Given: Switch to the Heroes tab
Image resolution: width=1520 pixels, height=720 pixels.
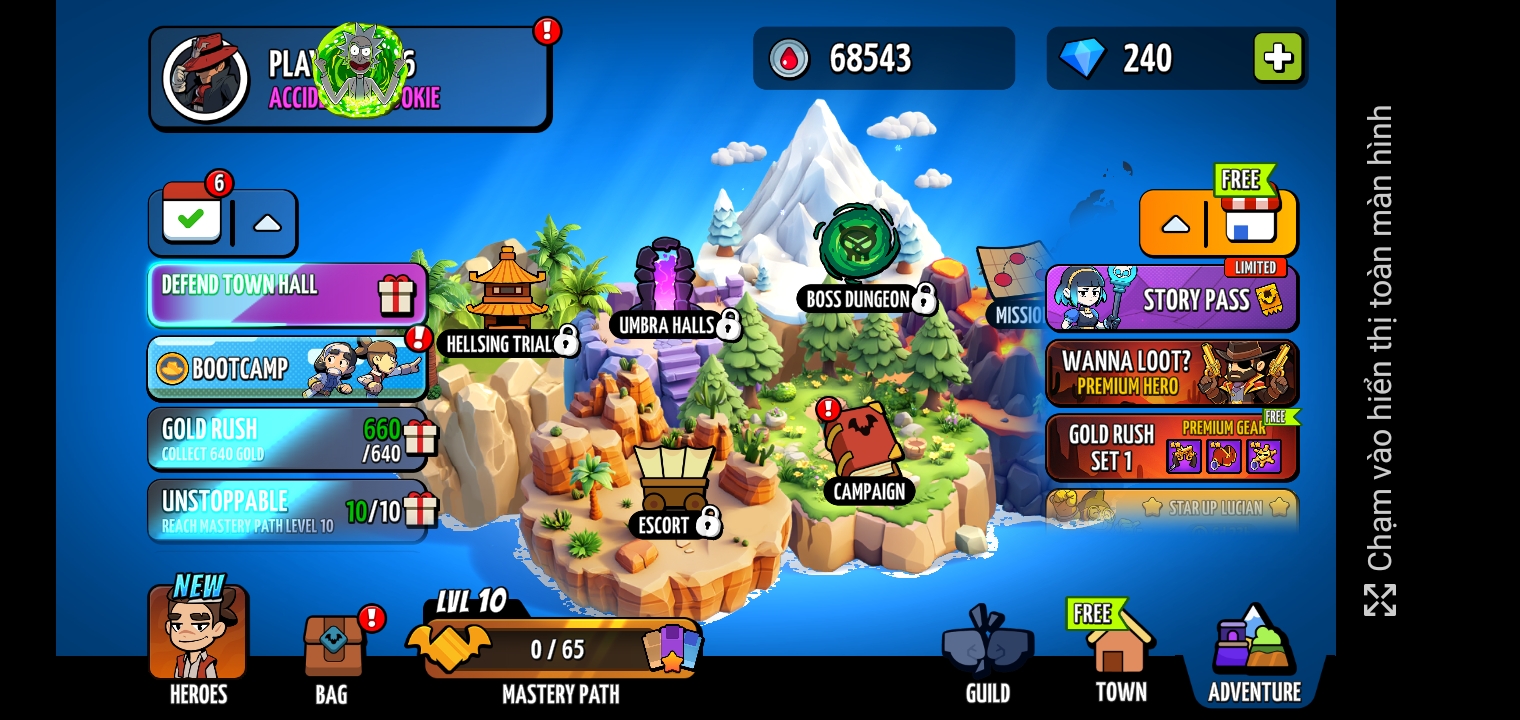Looking at the screenshot, I should [x=198, y=638].
